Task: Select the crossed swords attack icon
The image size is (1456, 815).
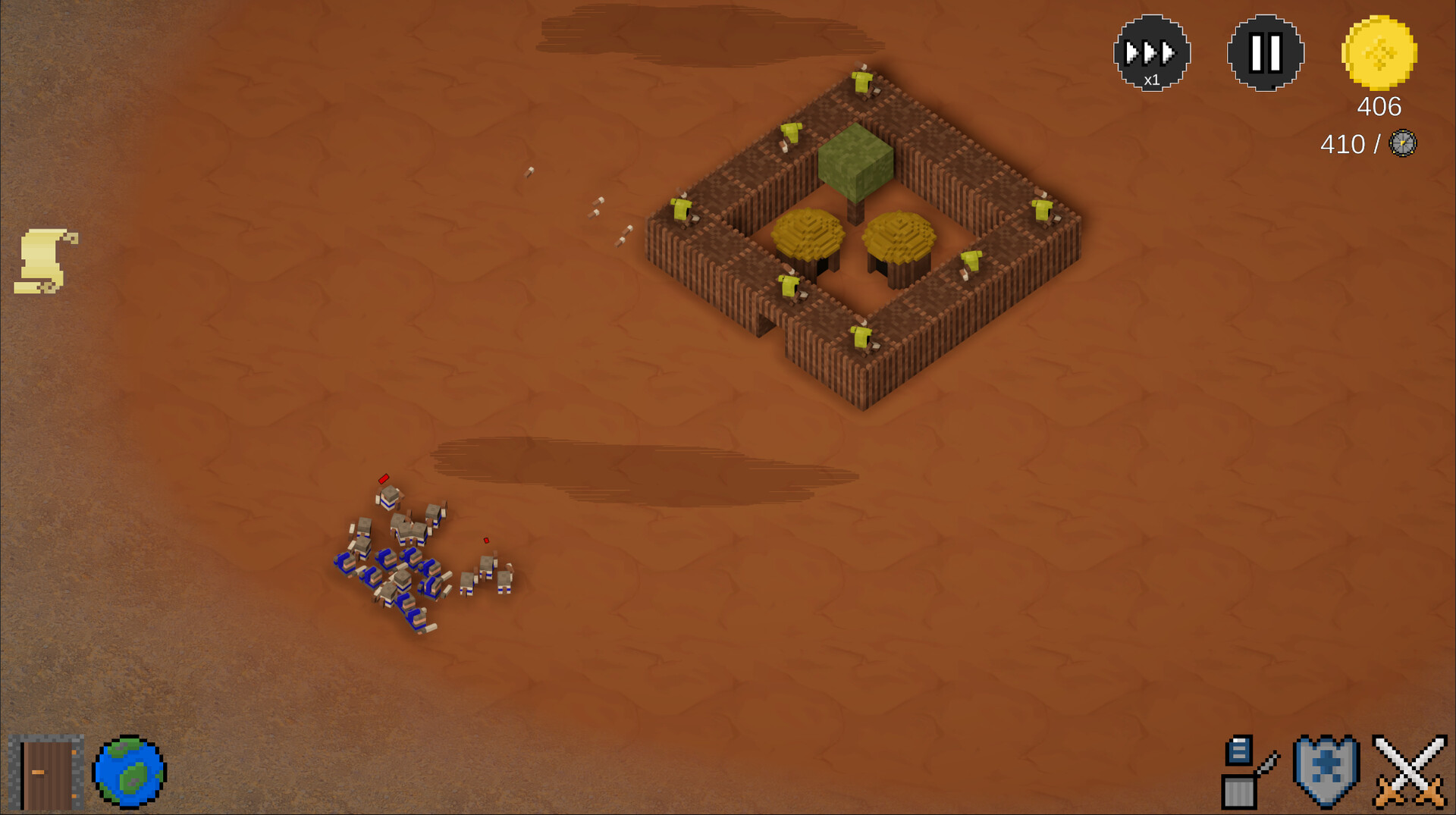Action: point(1410,770)
